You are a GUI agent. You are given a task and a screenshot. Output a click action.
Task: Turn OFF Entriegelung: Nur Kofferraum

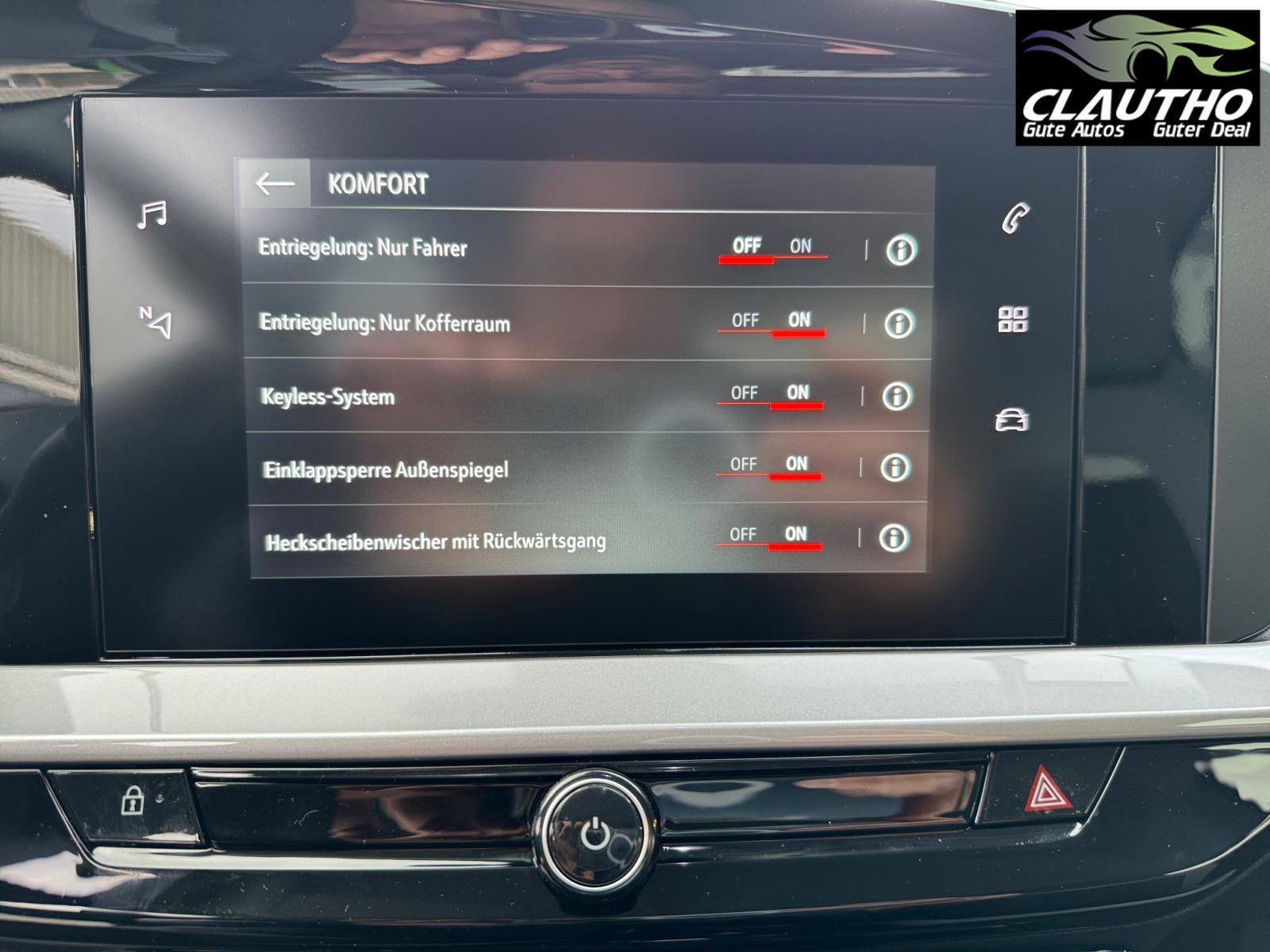pos(745,321)
